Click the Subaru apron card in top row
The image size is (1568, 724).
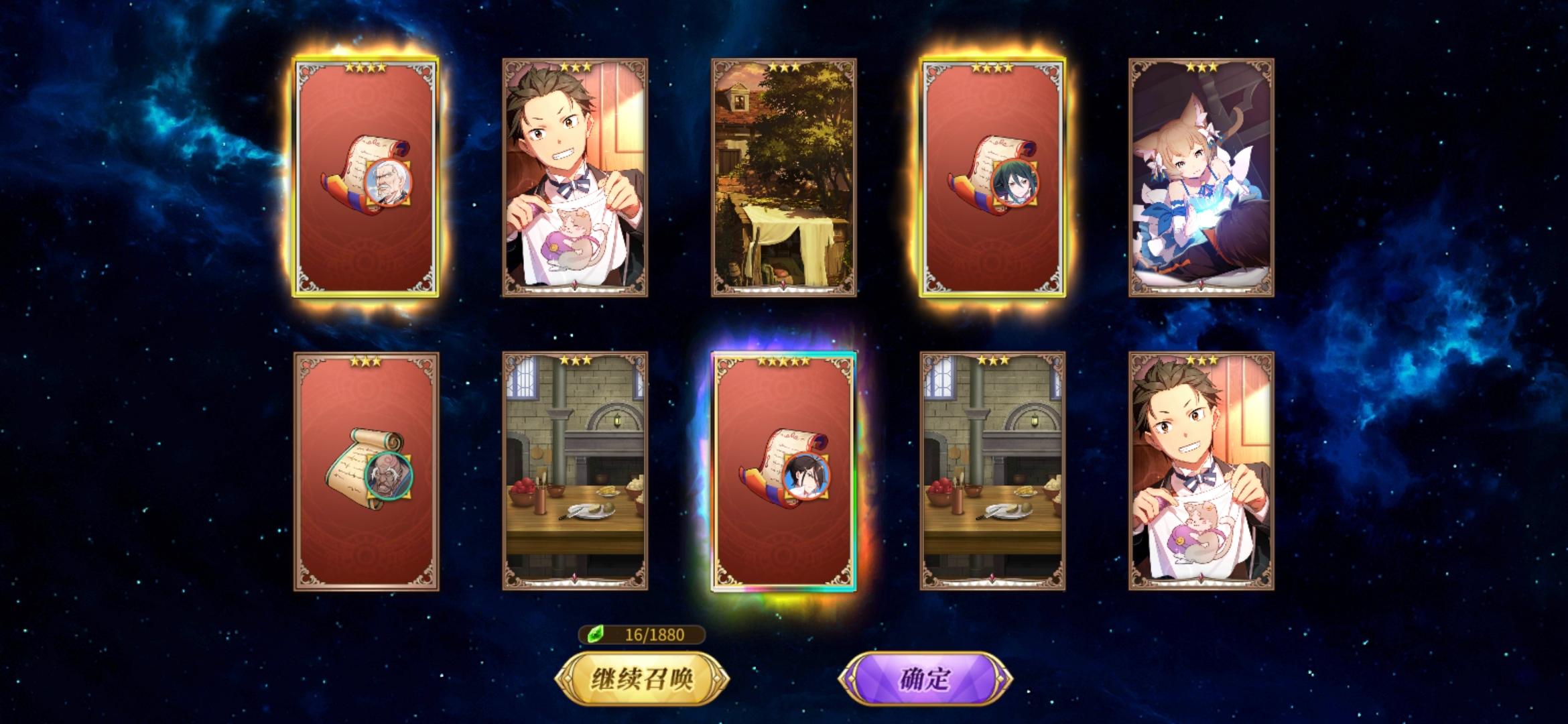575,181
